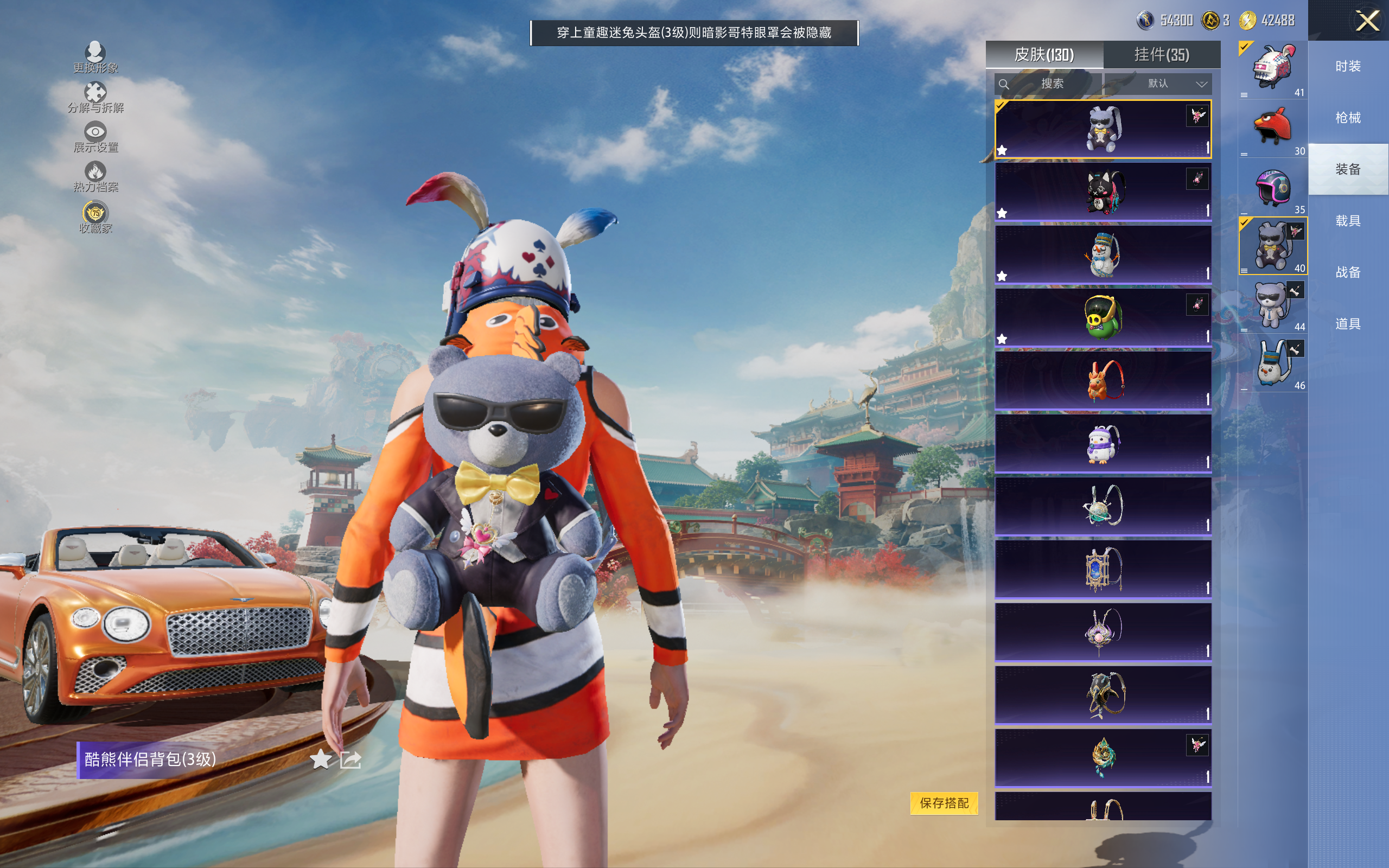The width and height of the screenshot is (1389, 868).
Task: Select the 皮肤(130) tab
Action: tap(1044, 55)
